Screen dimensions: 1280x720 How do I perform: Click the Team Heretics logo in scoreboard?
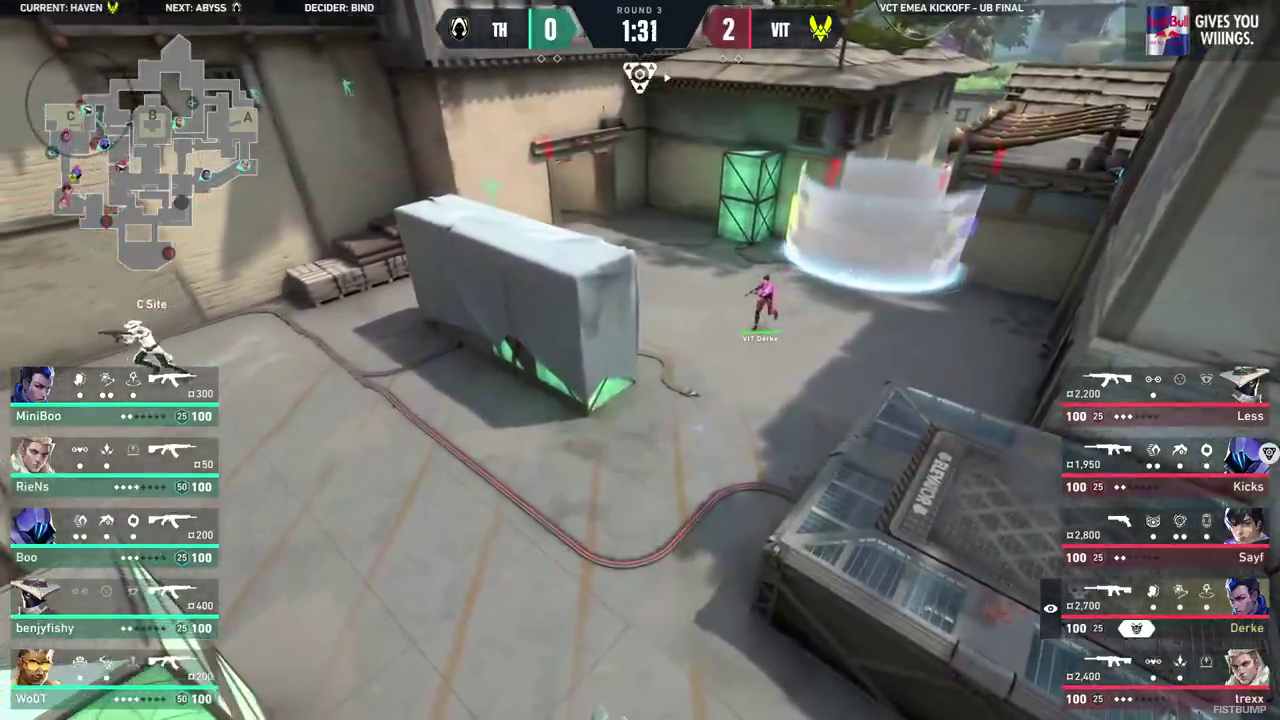pyautogui.click(x=459, y=29)
